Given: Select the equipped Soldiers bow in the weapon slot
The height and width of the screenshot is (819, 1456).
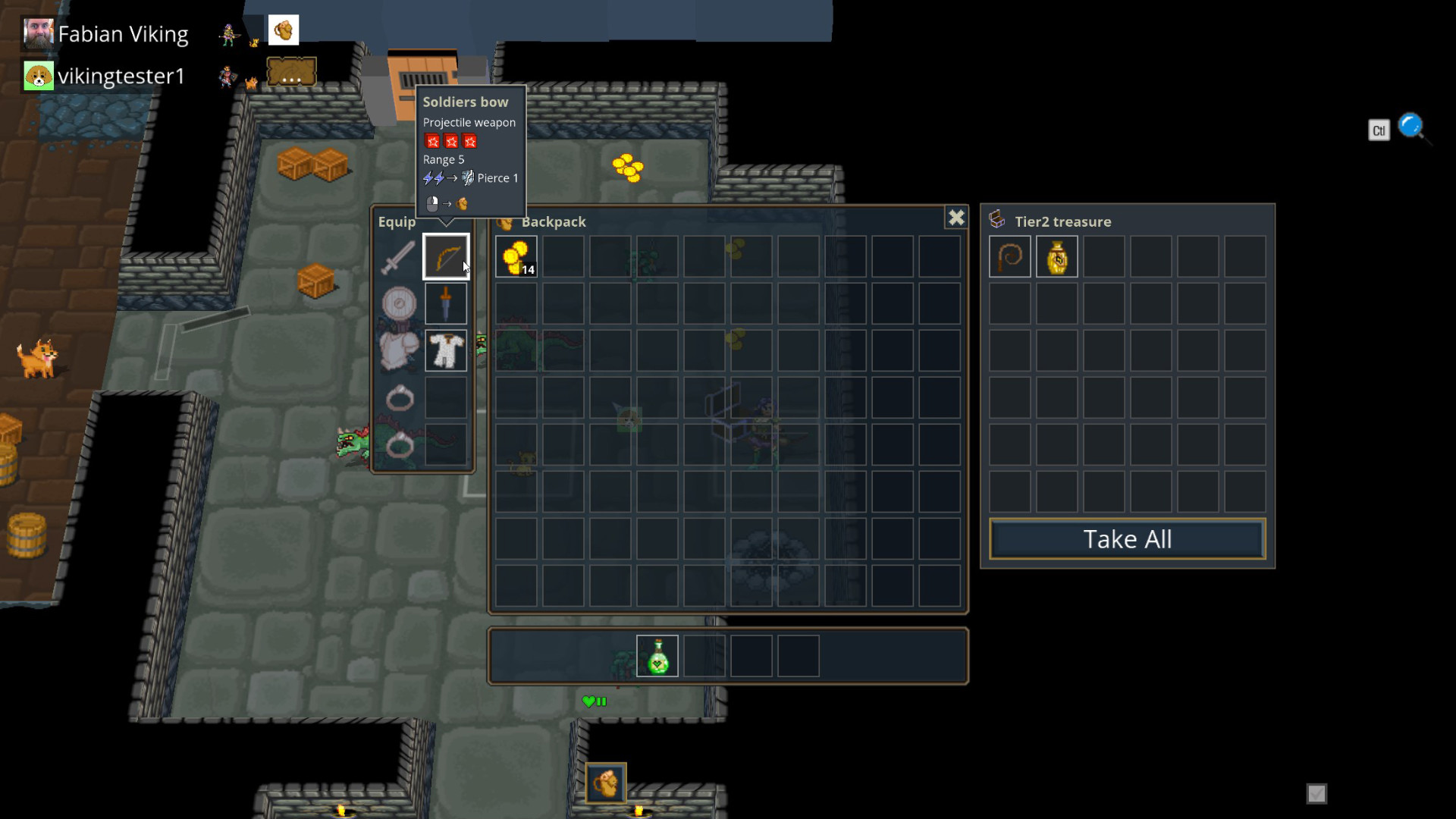Looking at the screenshot, I should click(x=446, y=255).
